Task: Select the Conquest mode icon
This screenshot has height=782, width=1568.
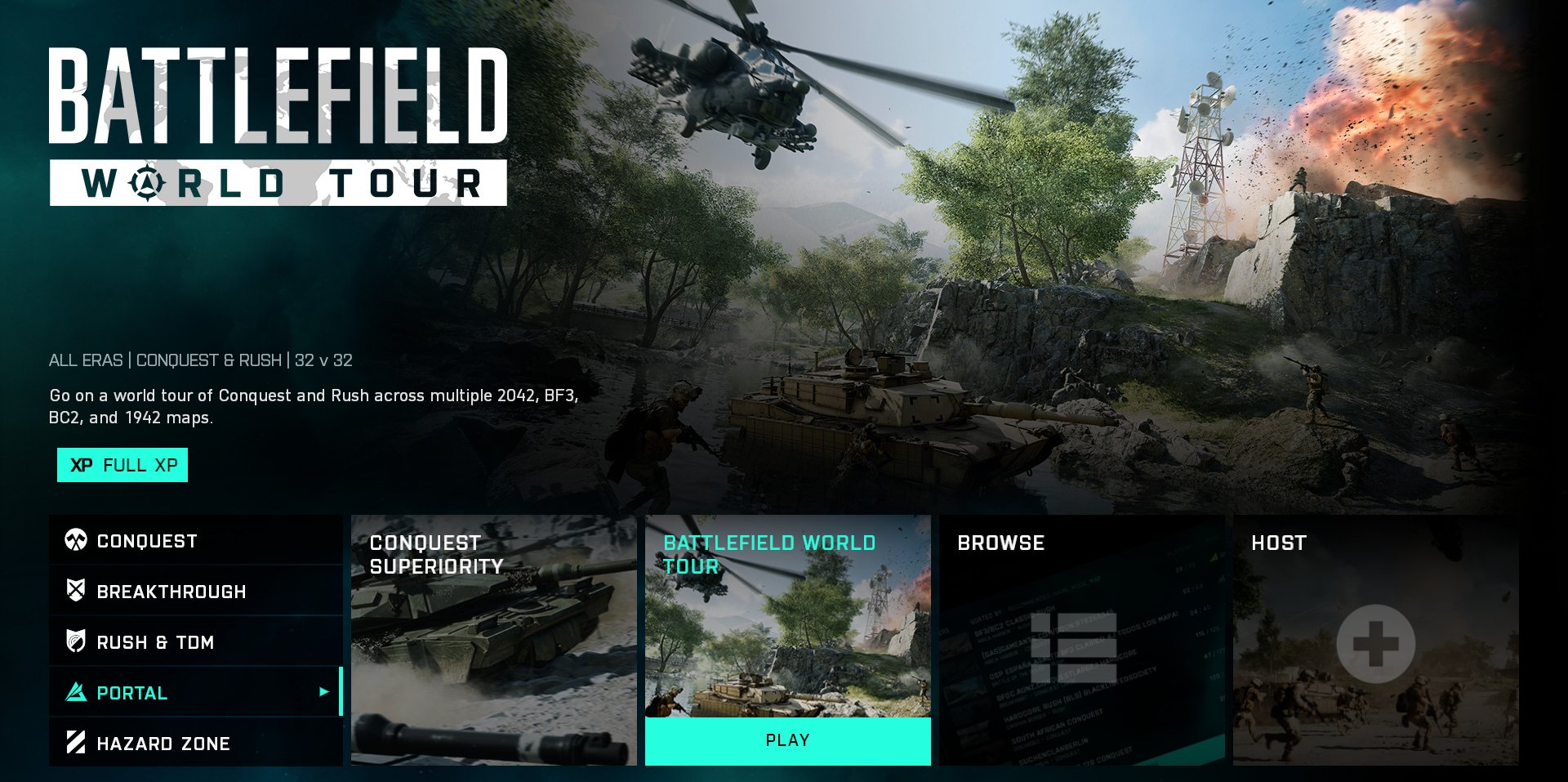Action: coord(78,540)
